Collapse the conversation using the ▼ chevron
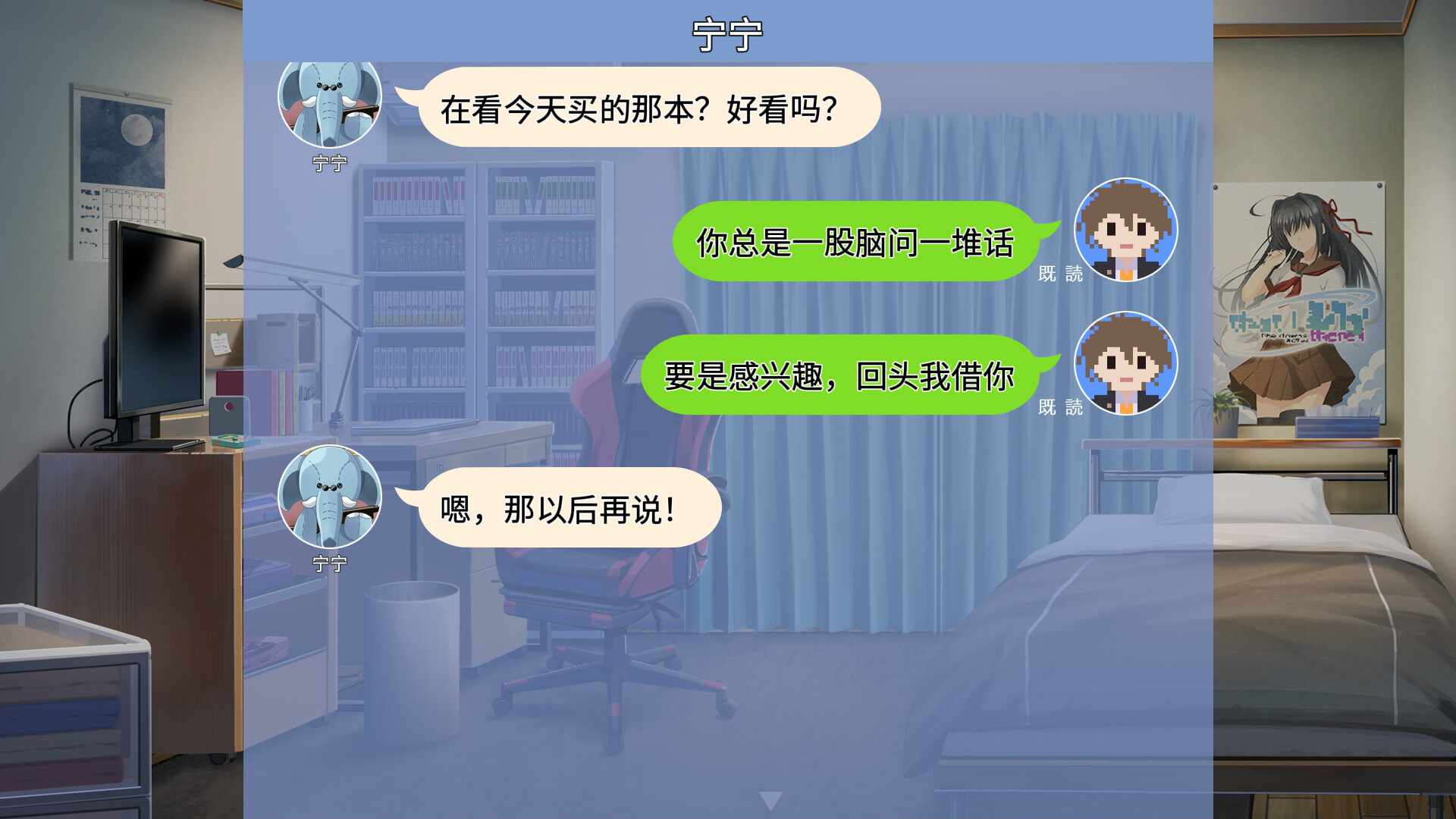 pos(773,798)
